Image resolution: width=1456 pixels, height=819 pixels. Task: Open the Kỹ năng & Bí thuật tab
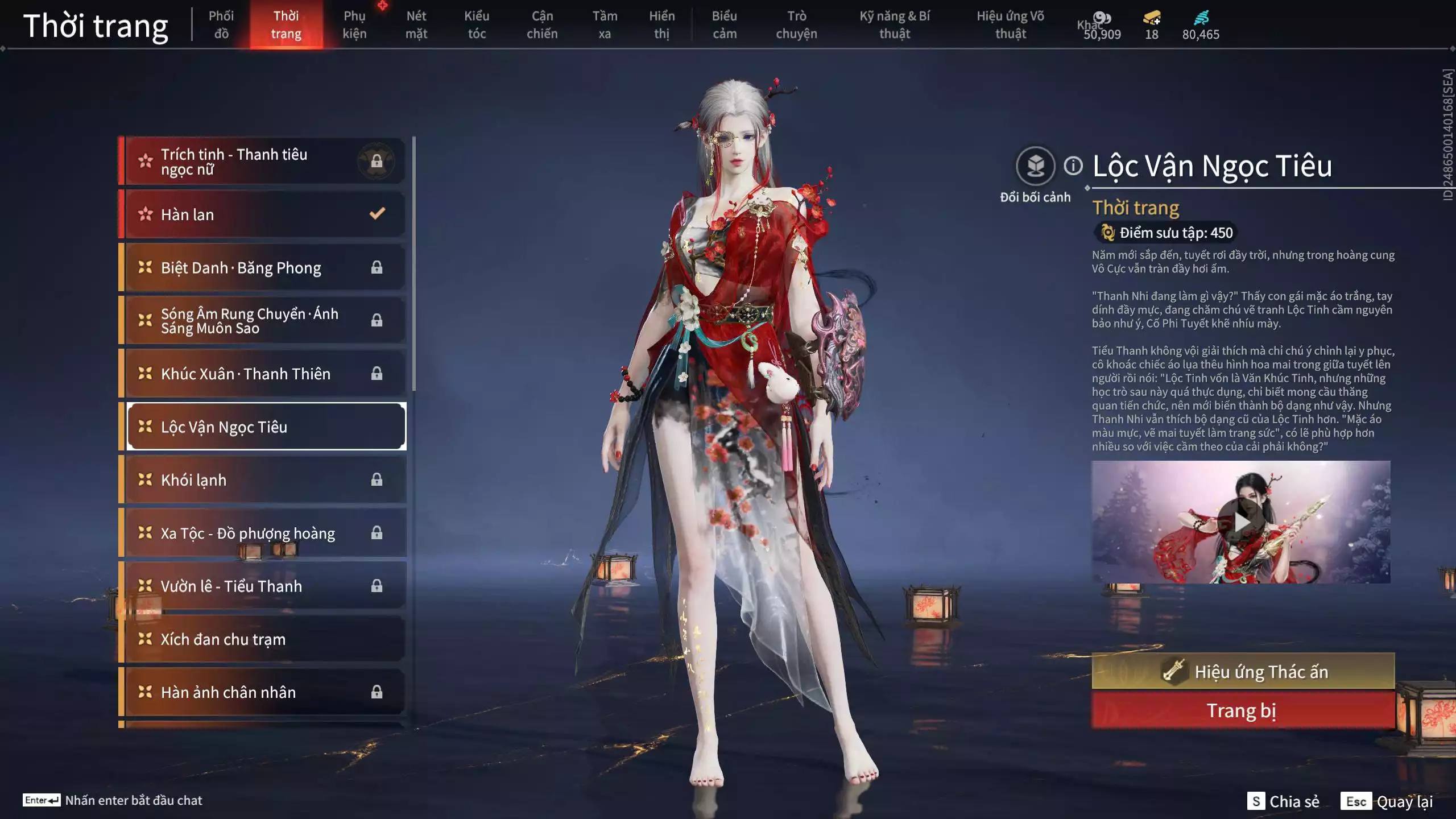coord(895,24)
